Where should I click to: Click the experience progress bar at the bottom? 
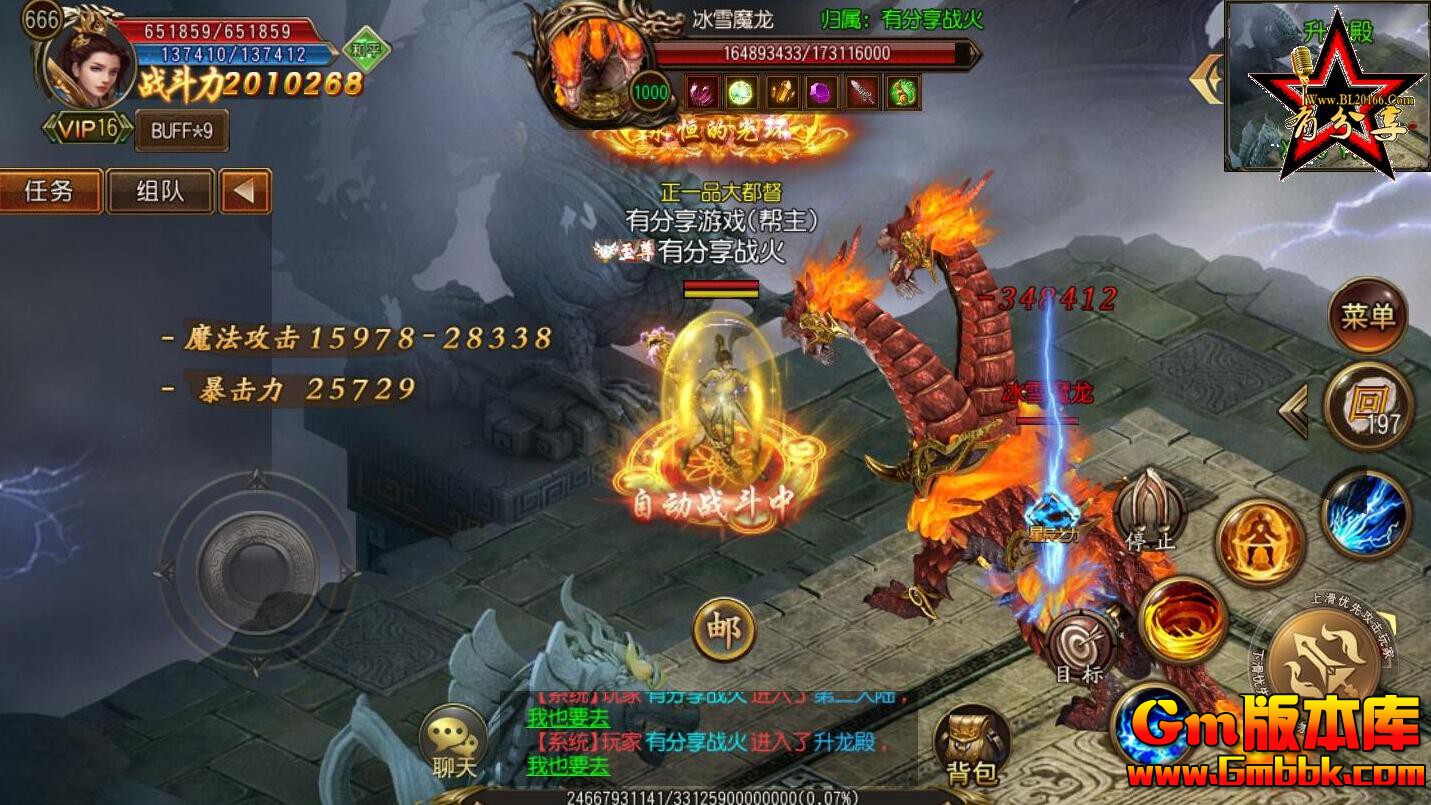click(715, 798)
